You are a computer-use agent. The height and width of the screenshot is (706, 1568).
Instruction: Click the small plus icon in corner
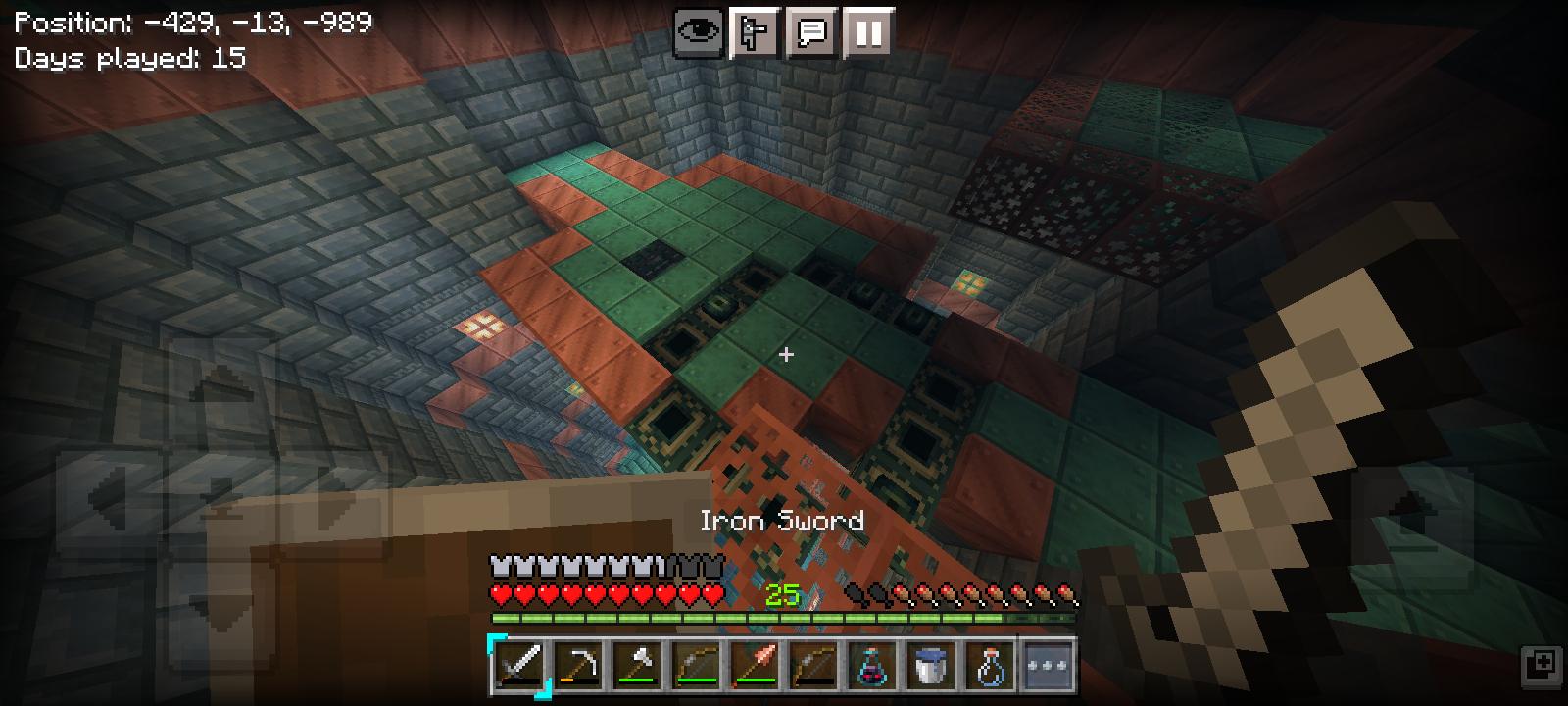point(1539,663)
